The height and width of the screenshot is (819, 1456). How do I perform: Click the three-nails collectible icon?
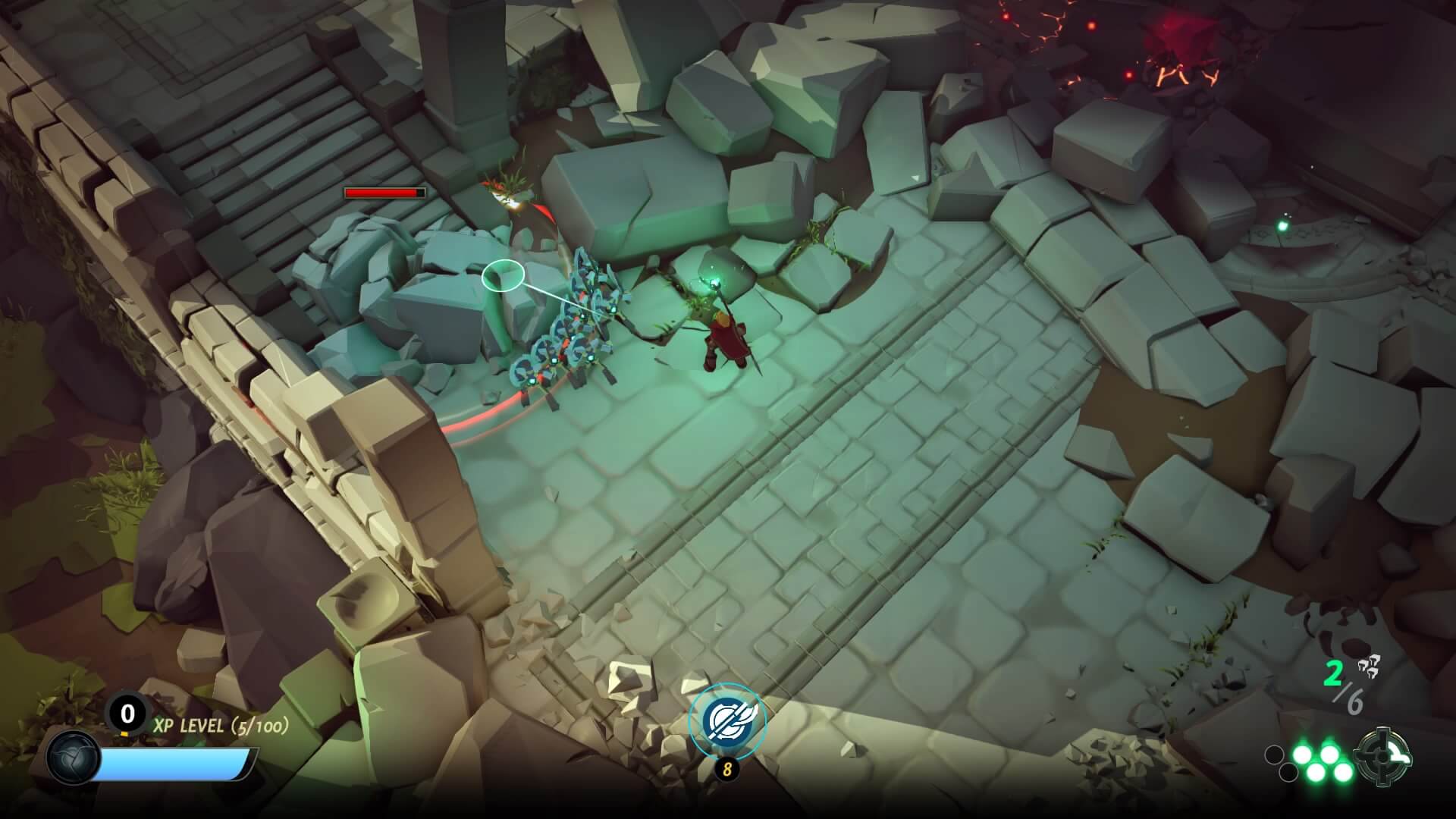[1368, 666]
